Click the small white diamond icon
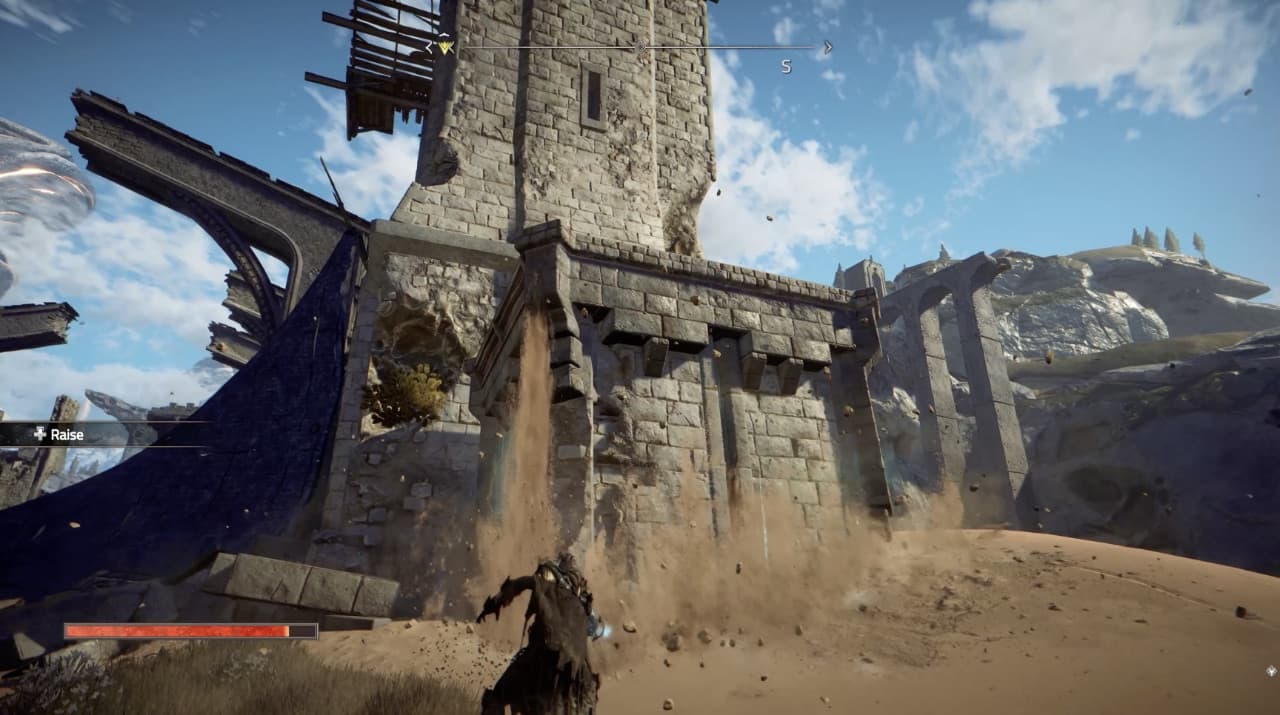 (1271, 671)
